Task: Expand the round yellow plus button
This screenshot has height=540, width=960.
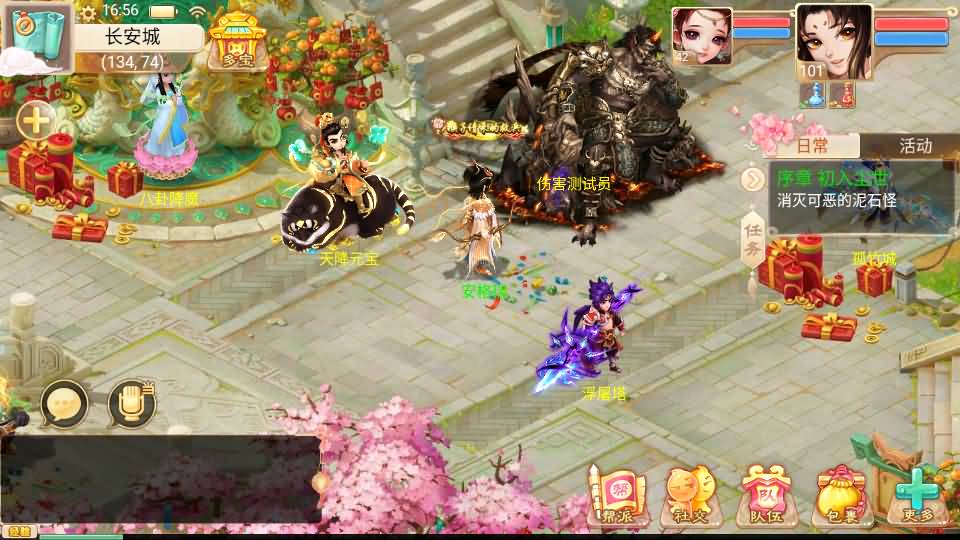Action: [36, 122]
